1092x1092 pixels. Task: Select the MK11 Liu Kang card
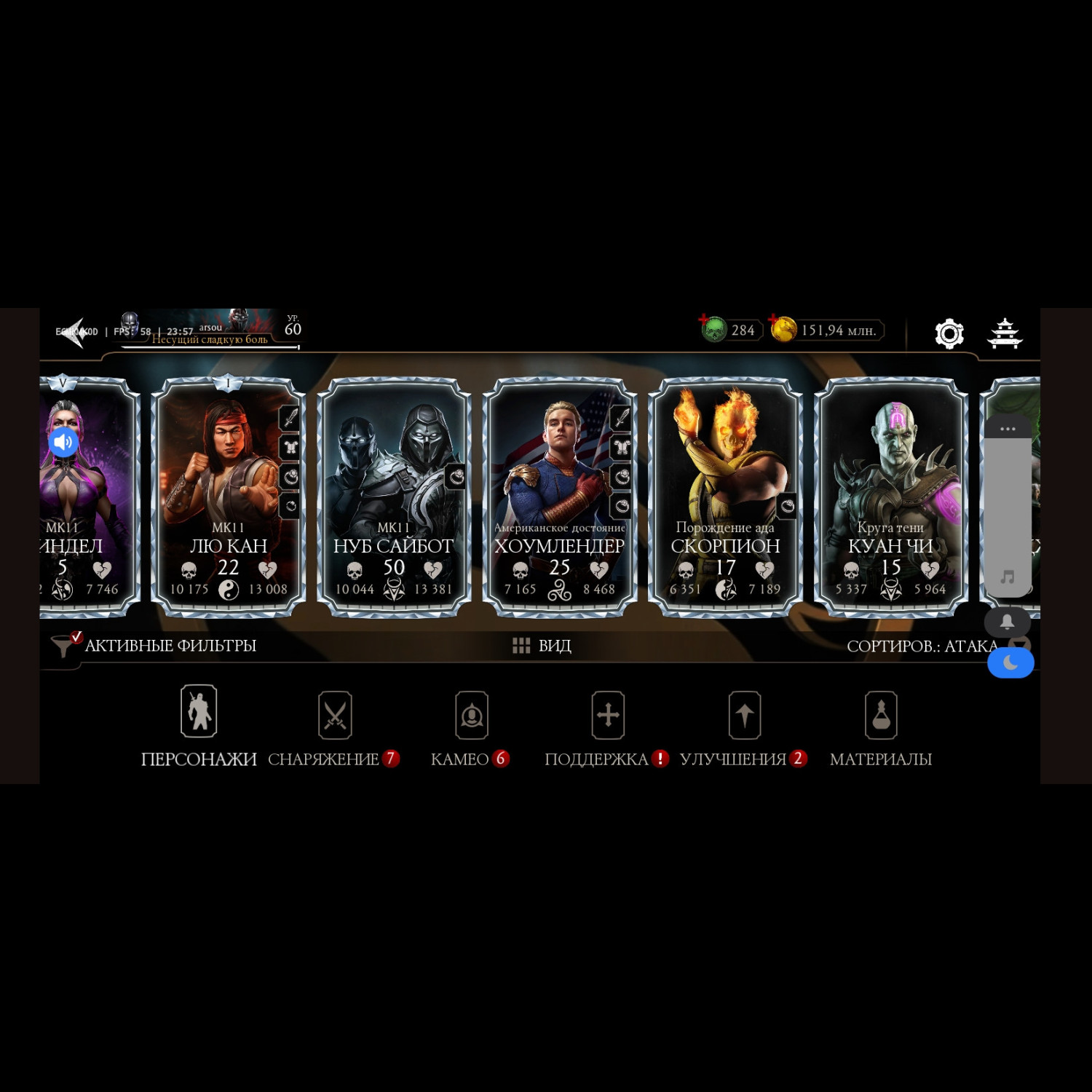(228, 496)
